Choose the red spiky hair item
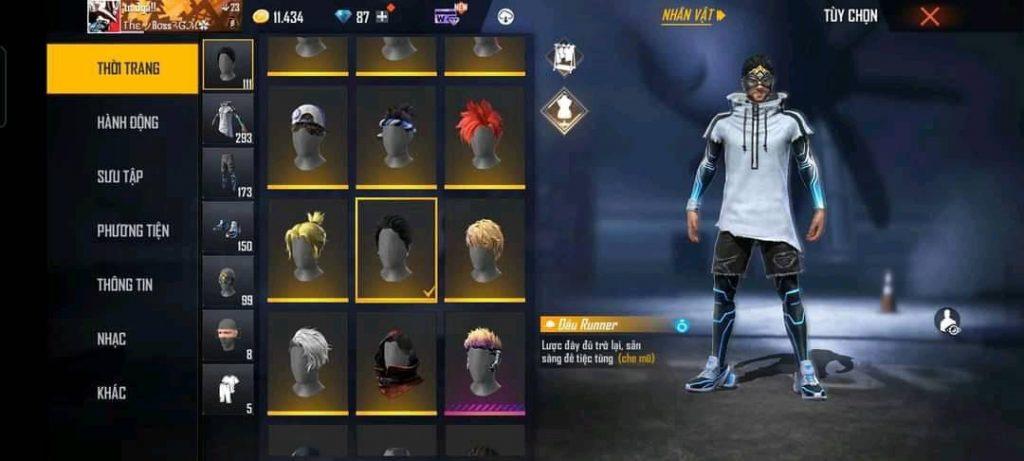The image size is (1024, 461). (483, 137)
